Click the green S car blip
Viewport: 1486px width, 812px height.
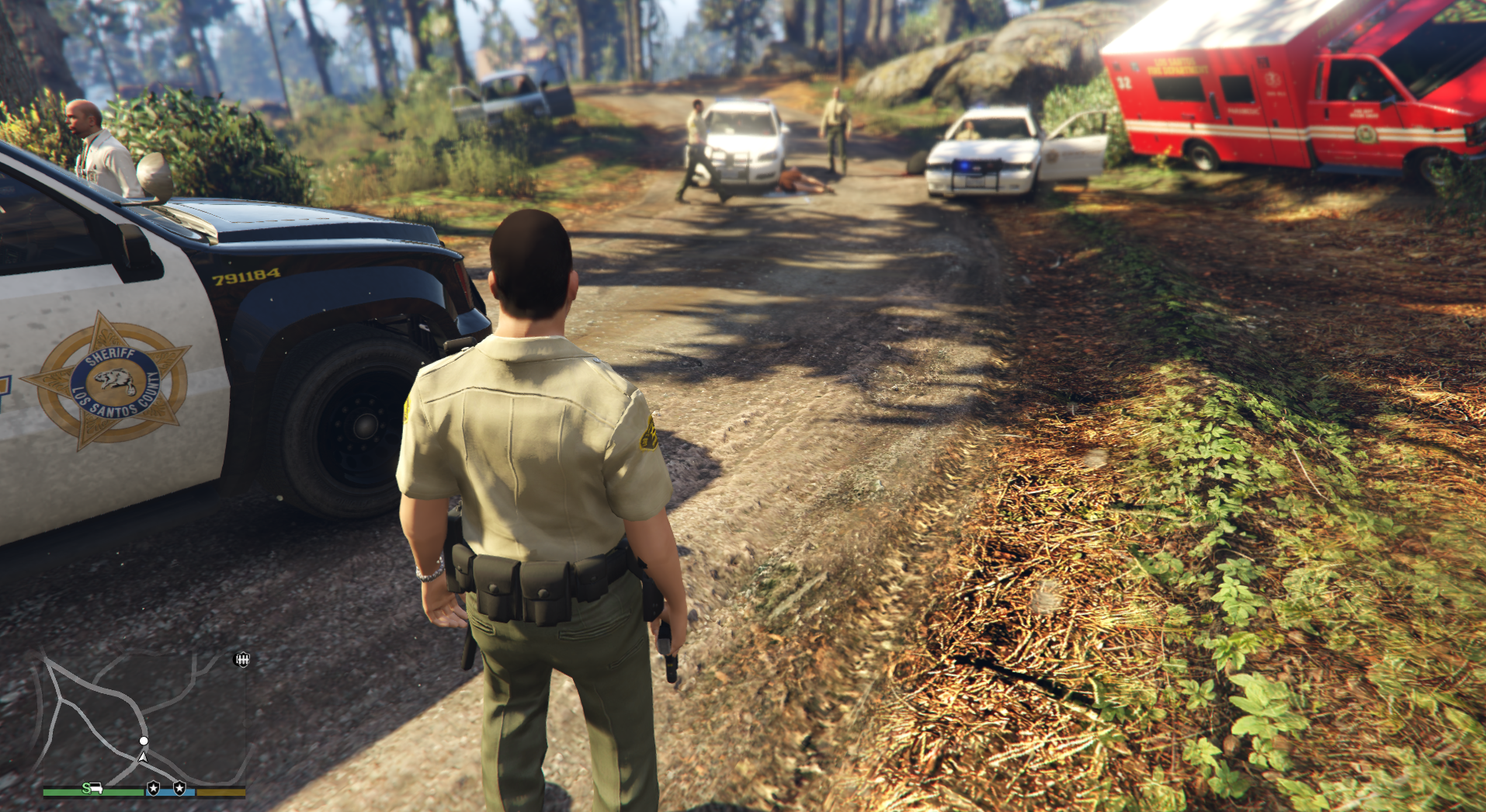tap(92, 789)
